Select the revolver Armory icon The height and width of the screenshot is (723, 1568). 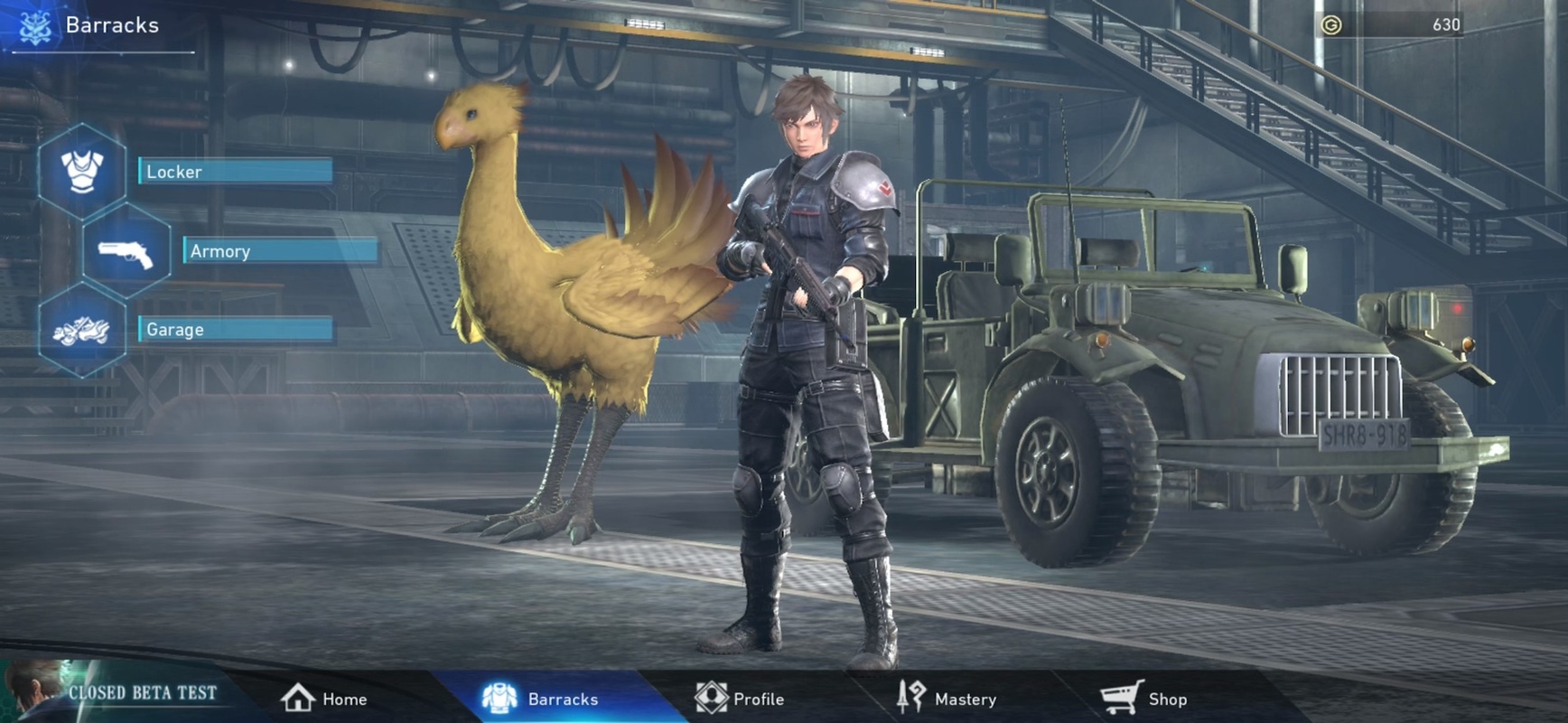(x=126, y=251)
